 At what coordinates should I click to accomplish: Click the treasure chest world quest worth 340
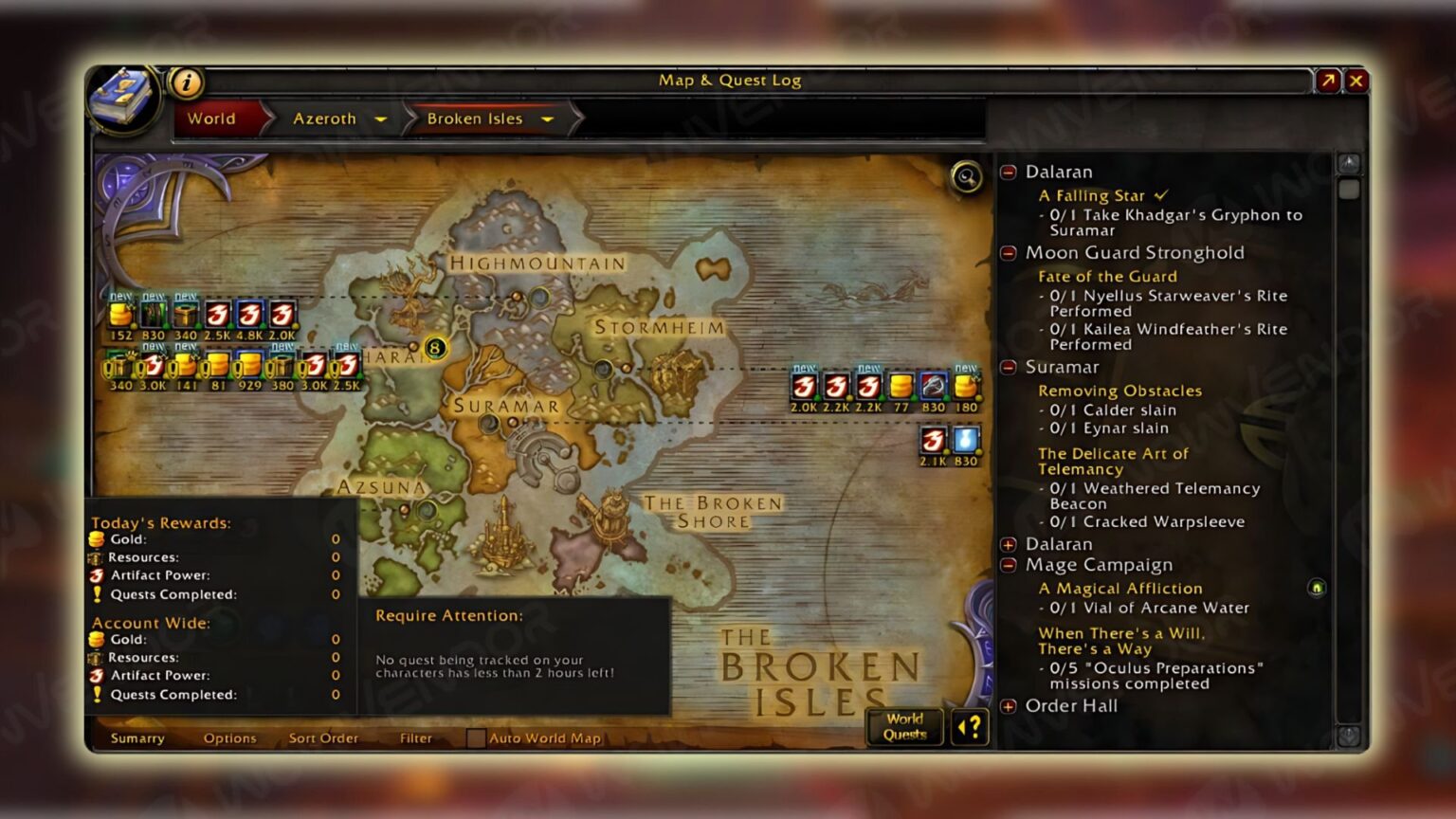pyautogui.click(x=185, y=315)
